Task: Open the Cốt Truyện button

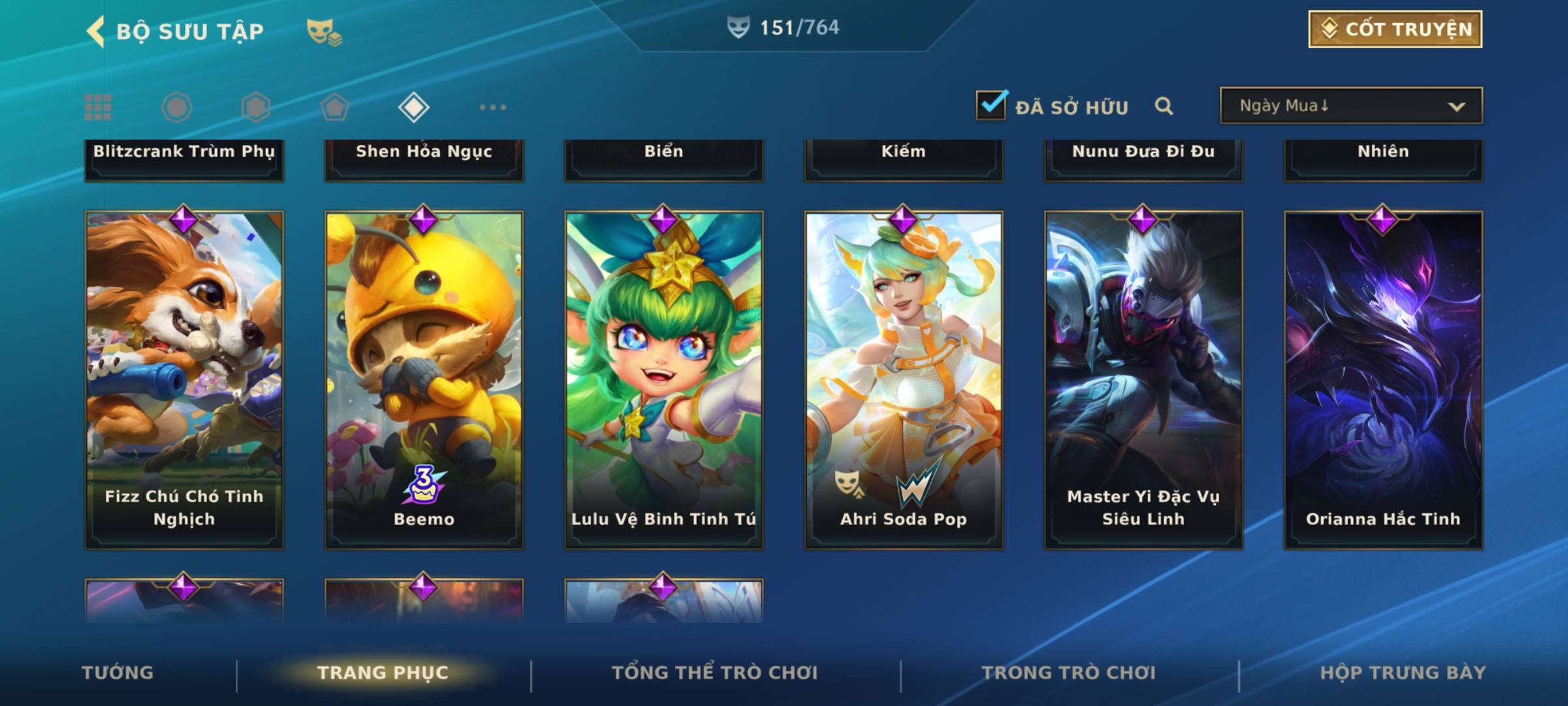Action: [1395, 29]
